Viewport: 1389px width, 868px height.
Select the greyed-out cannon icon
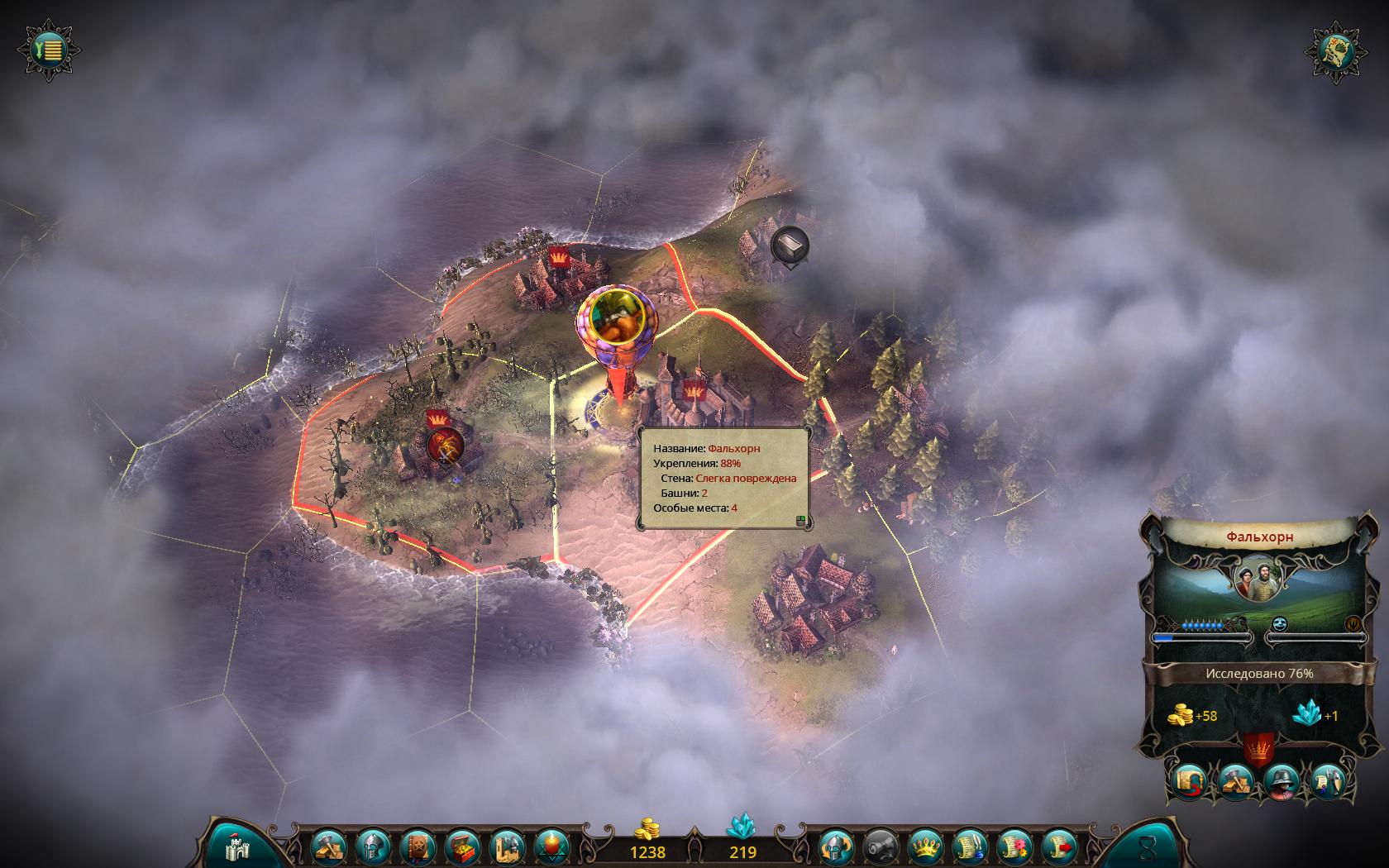tap(880, 847)
